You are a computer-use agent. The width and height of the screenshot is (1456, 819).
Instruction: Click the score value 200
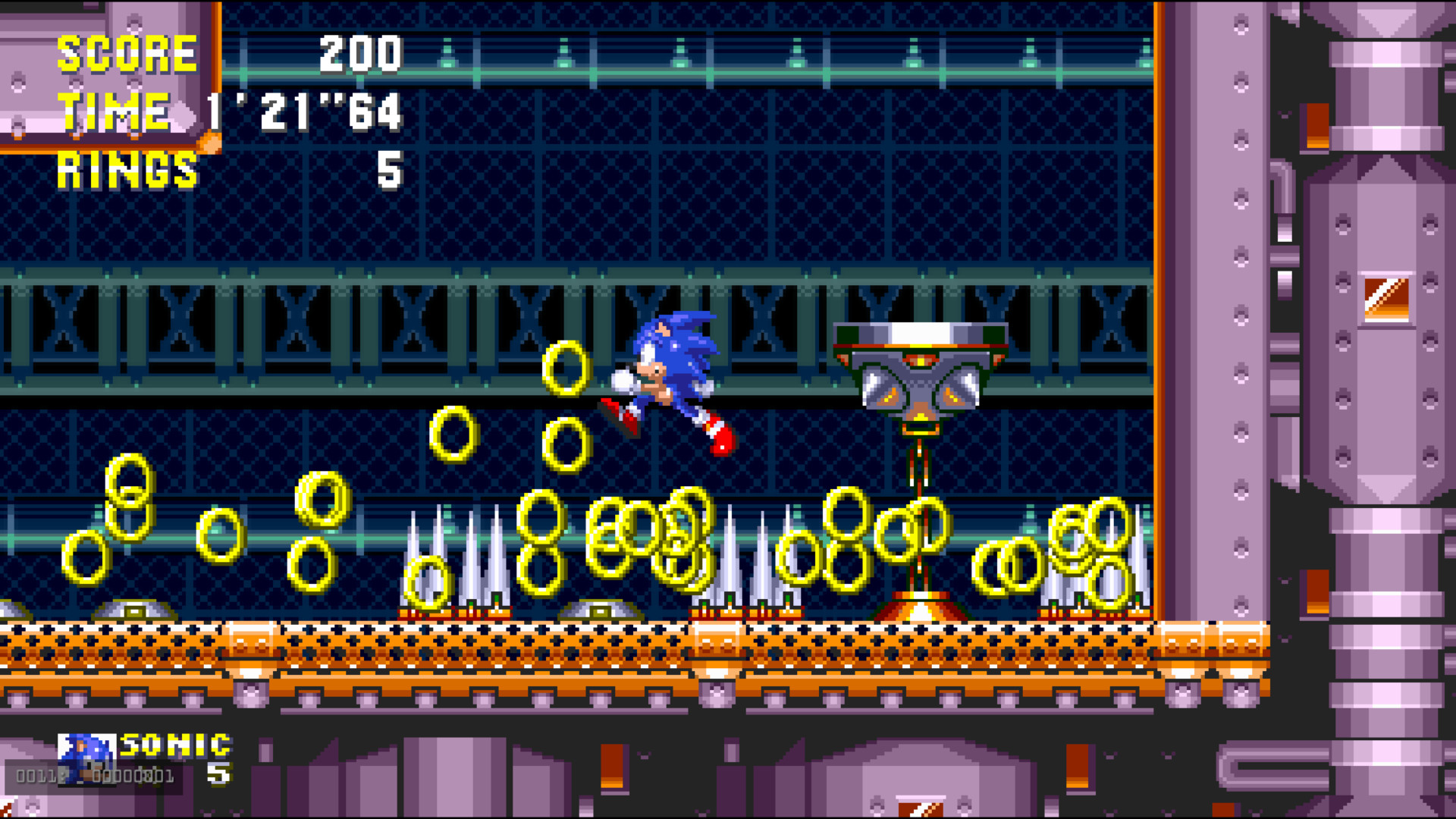pyautogui.click(x=359, y=52)
